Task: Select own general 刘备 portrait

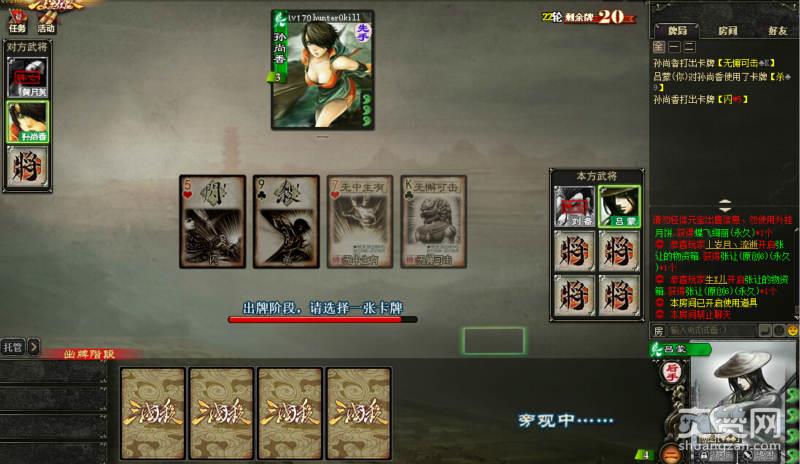Action: (574, 207)
